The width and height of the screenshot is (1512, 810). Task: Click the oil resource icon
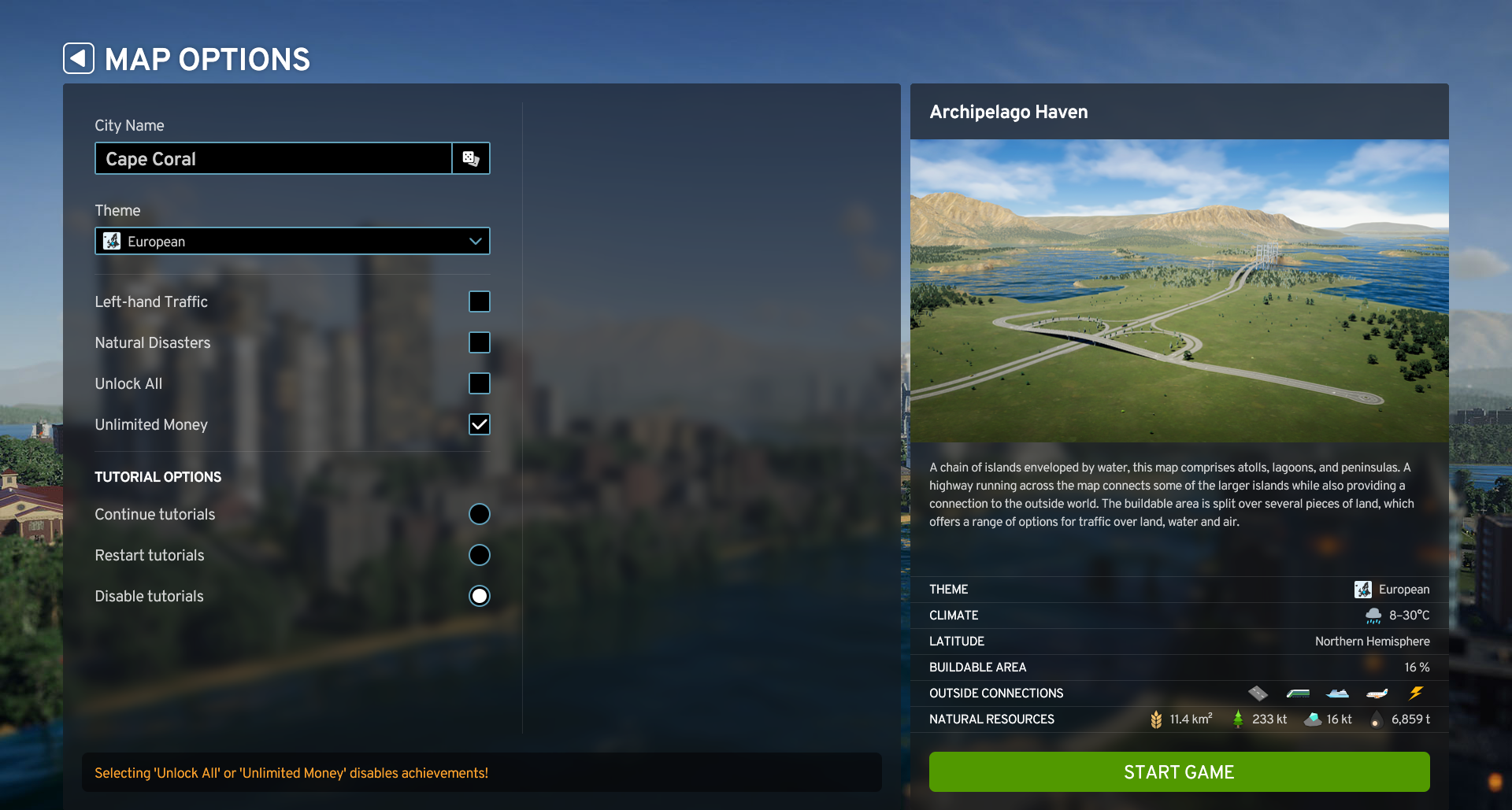(1375, 719)
